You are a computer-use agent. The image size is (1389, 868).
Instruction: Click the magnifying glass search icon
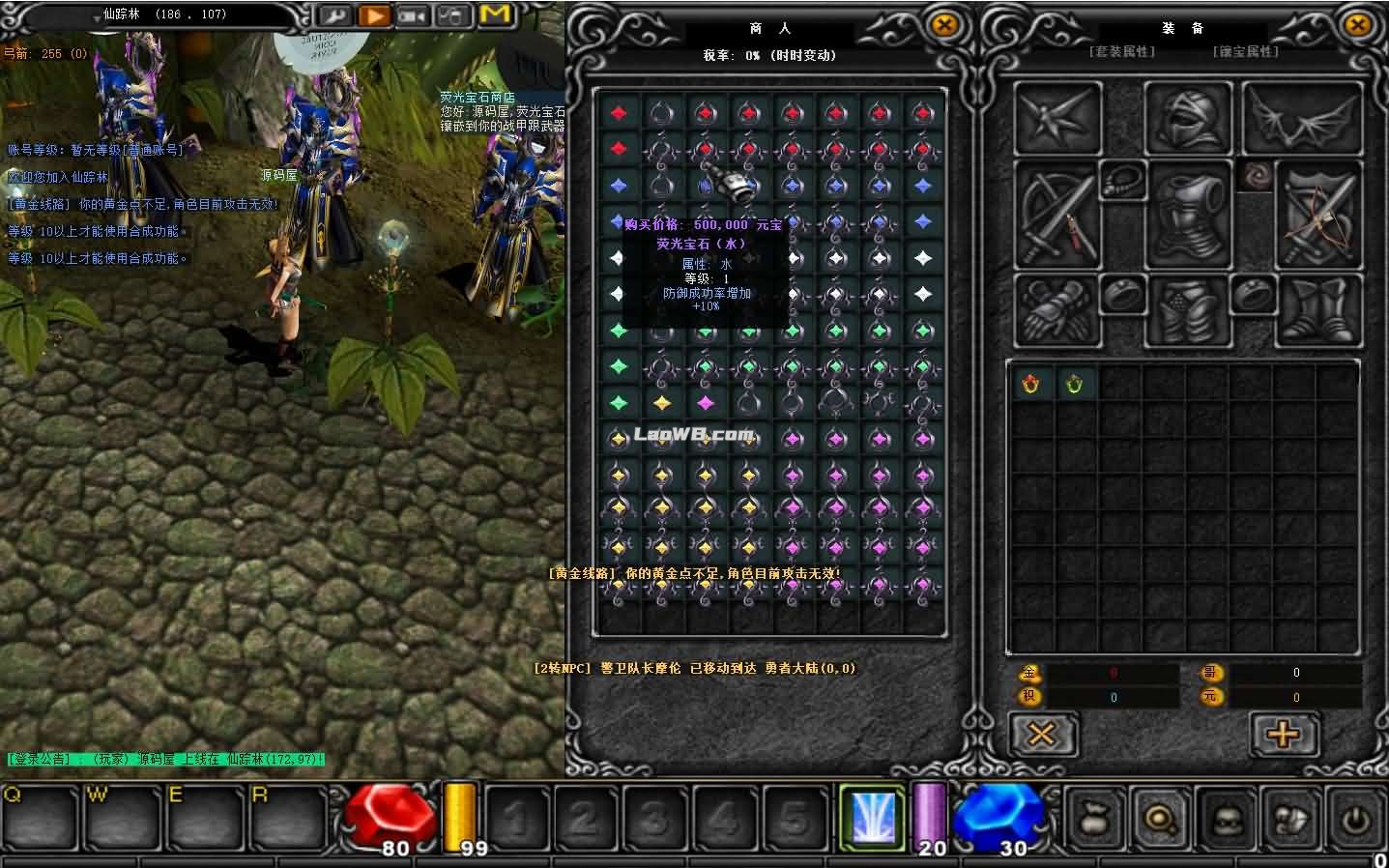click(1160, 817)
